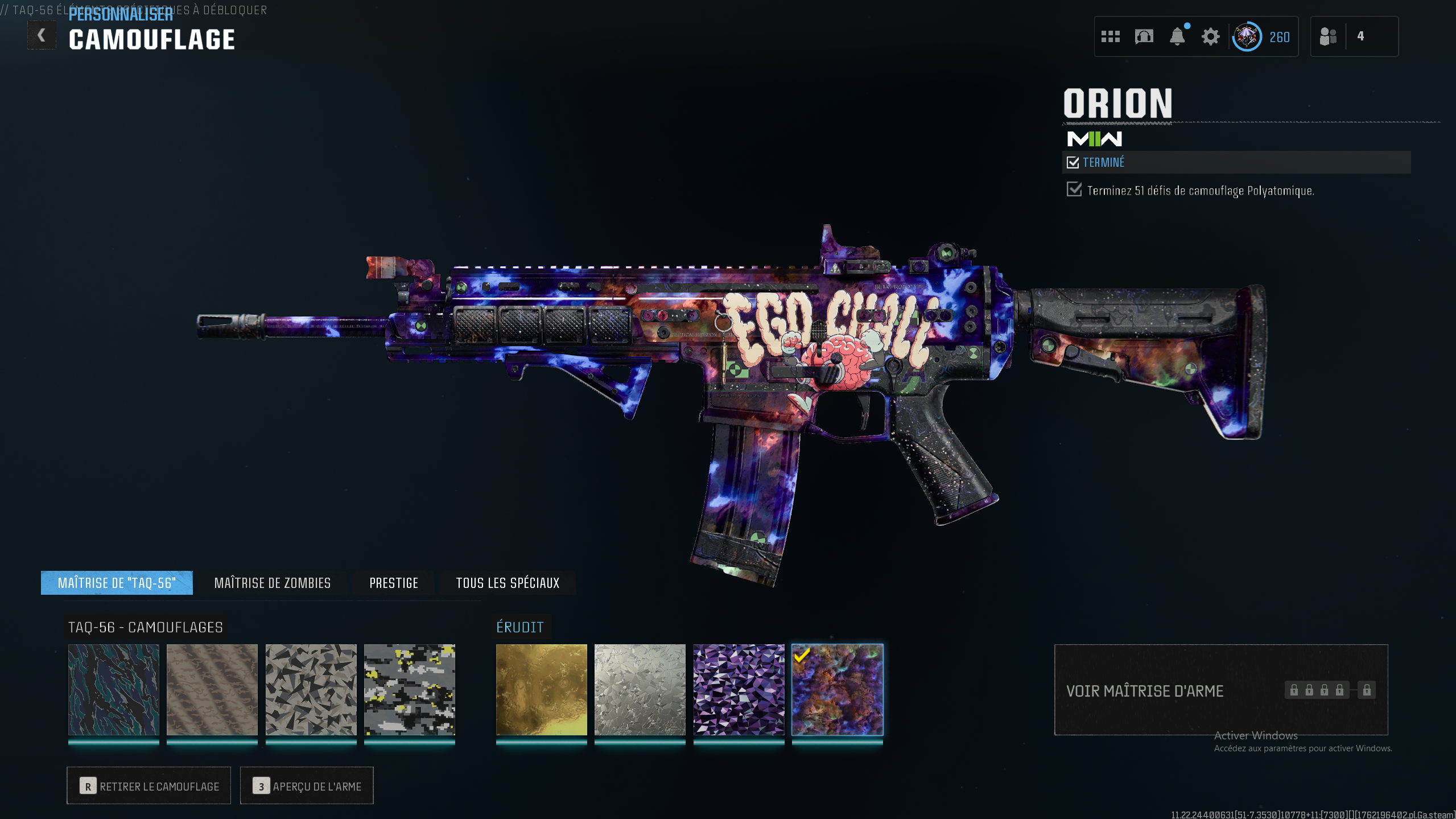Select Tous les Spéciaux tab
Image resolution: width=1456 pixels, height=819 pixels.
tap(508, 583)
